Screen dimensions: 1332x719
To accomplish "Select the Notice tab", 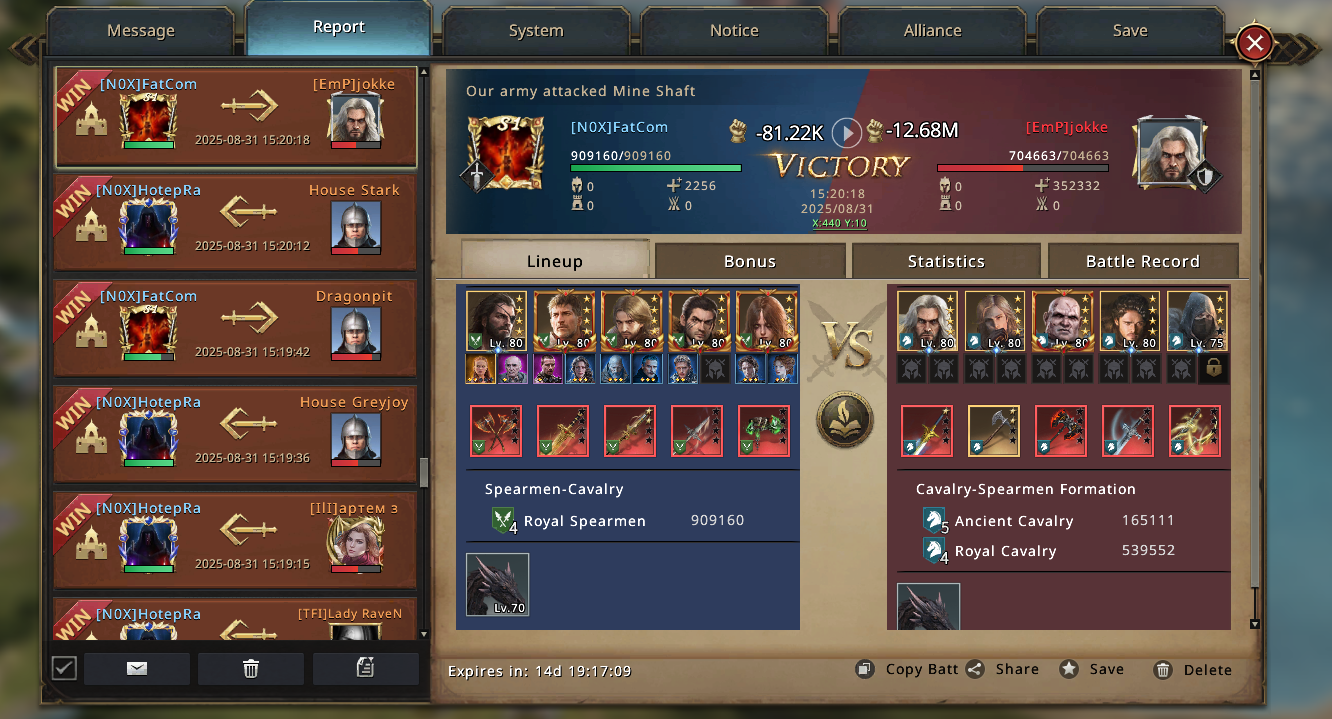I will coord(734,31).
